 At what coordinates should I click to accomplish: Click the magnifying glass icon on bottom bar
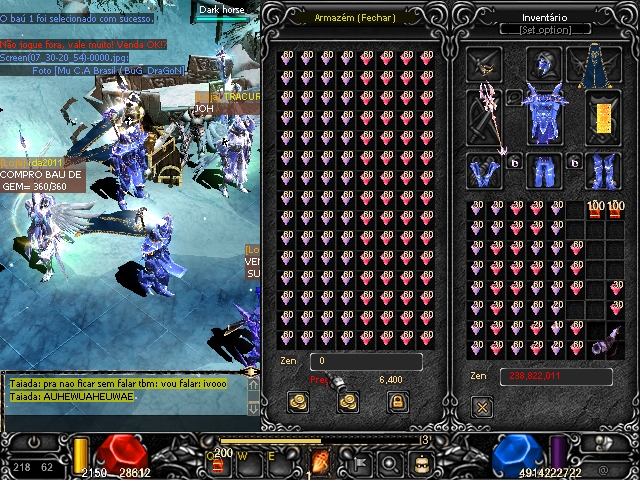point(390,463)
